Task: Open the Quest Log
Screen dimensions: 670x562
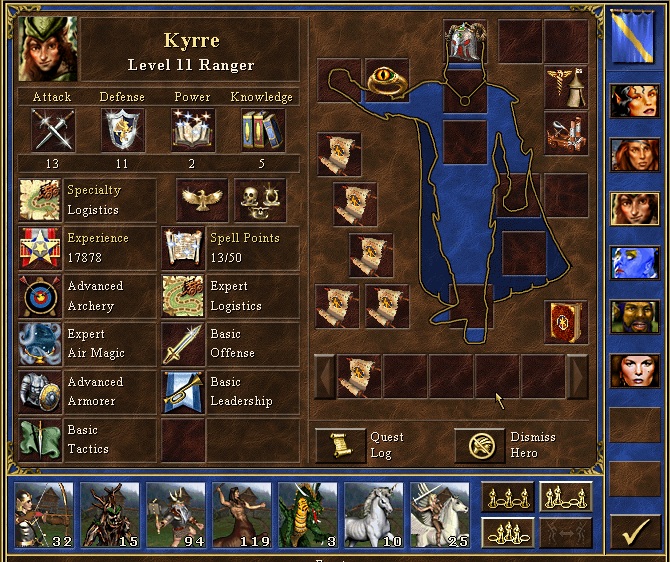Action: (x=340, y=445)
